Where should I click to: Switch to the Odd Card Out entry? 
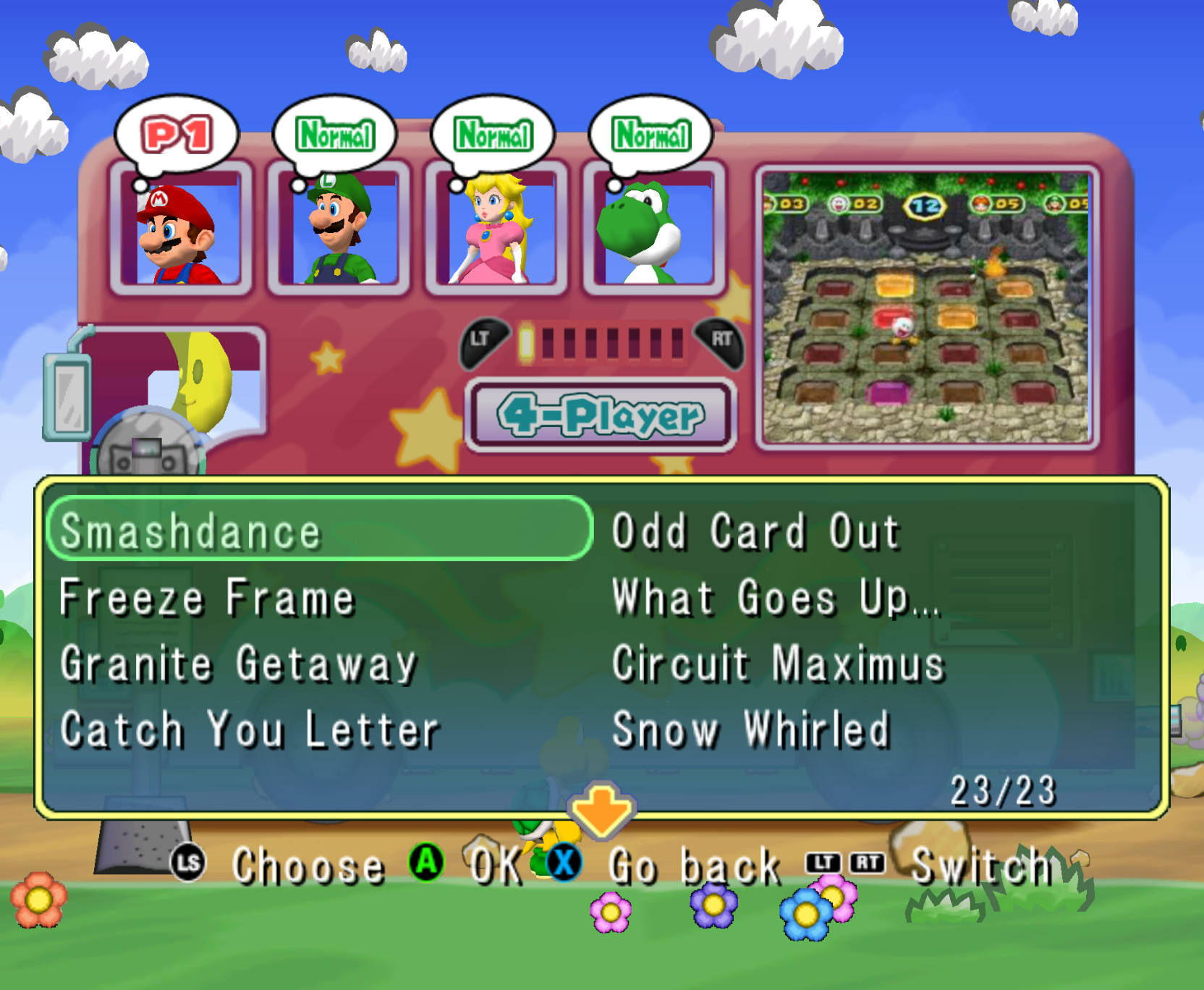click(752, 532)
